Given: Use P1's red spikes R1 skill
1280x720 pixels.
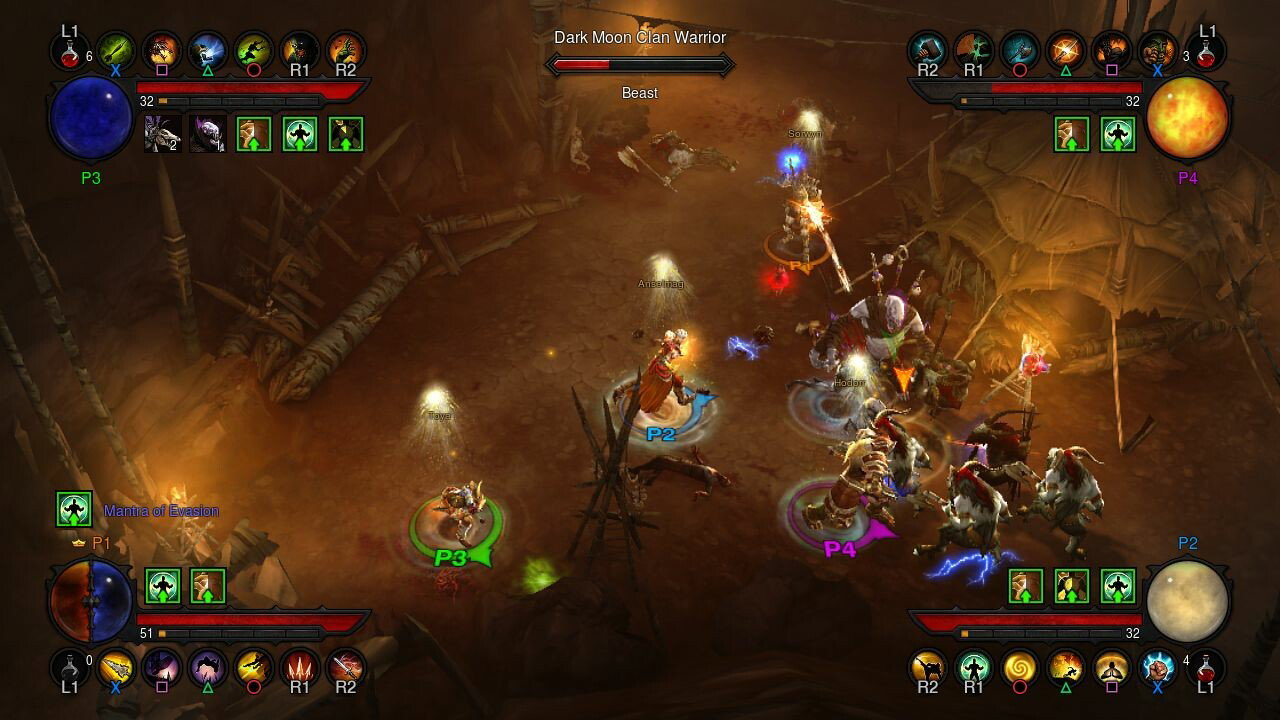Looking at the screenshot, I should tap(300, 668).
